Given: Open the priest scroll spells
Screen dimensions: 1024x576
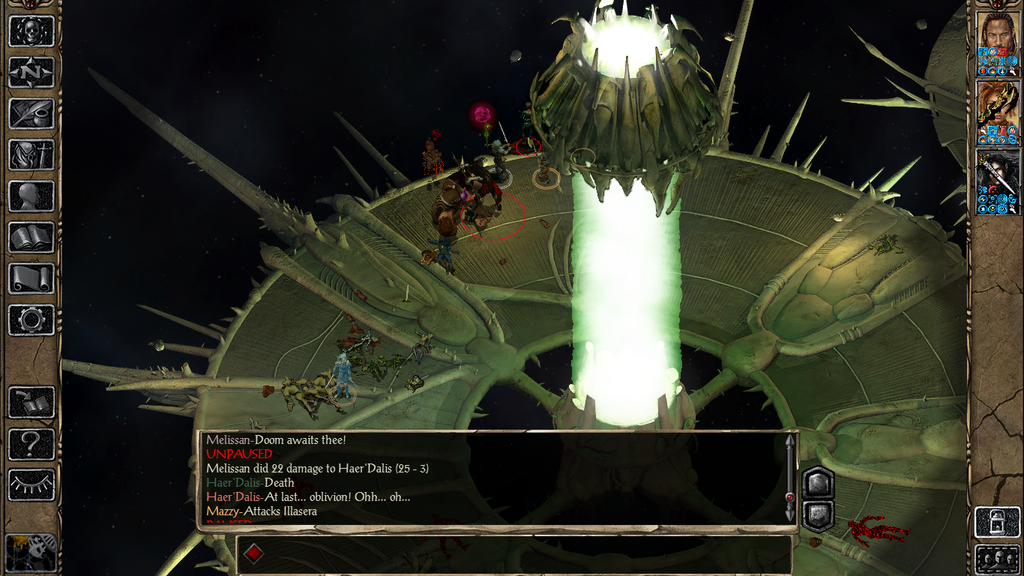Looking at the screenshot, I should pos(31,278).
